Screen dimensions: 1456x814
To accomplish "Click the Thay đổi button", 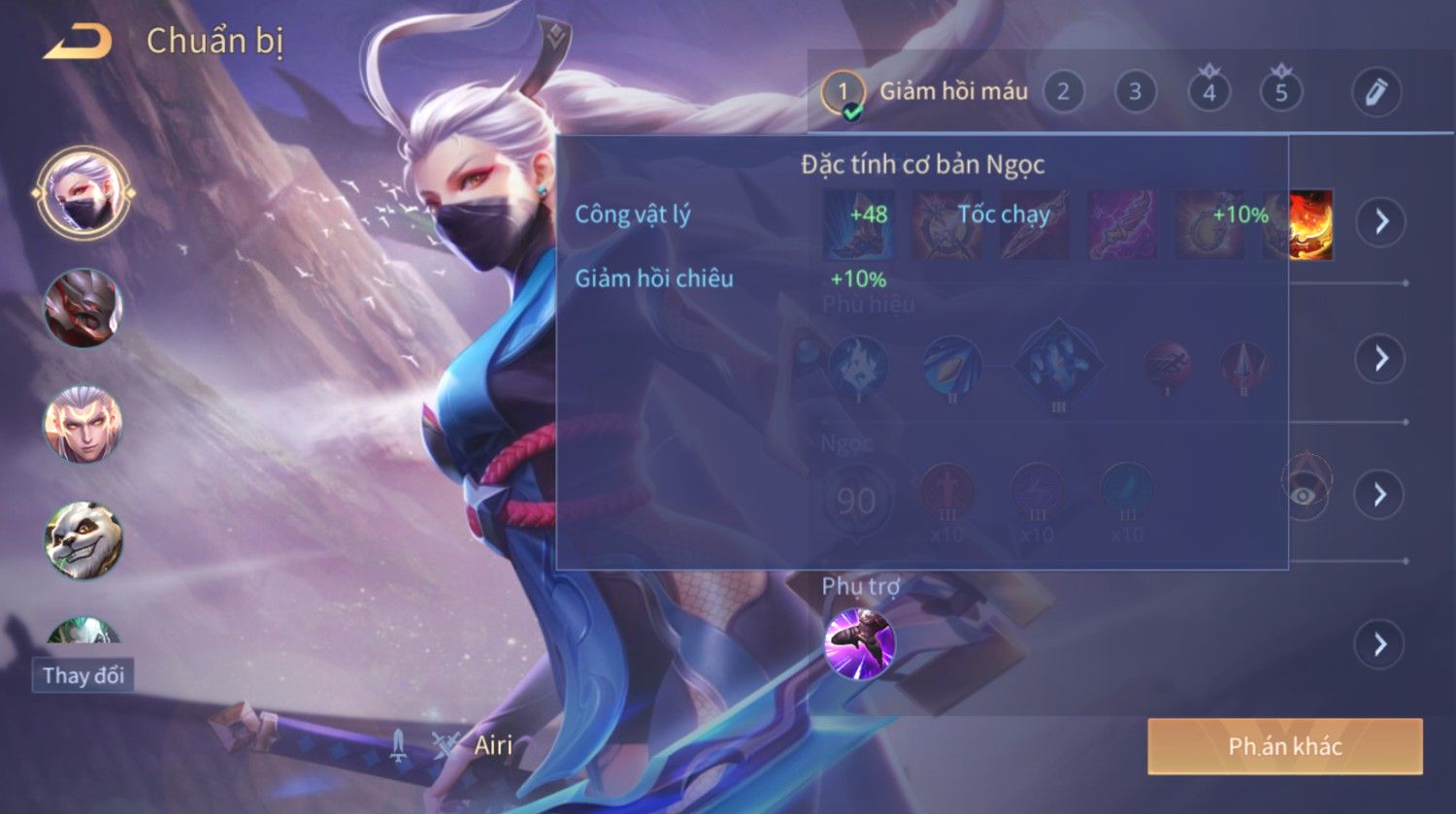I will point(83,675).
